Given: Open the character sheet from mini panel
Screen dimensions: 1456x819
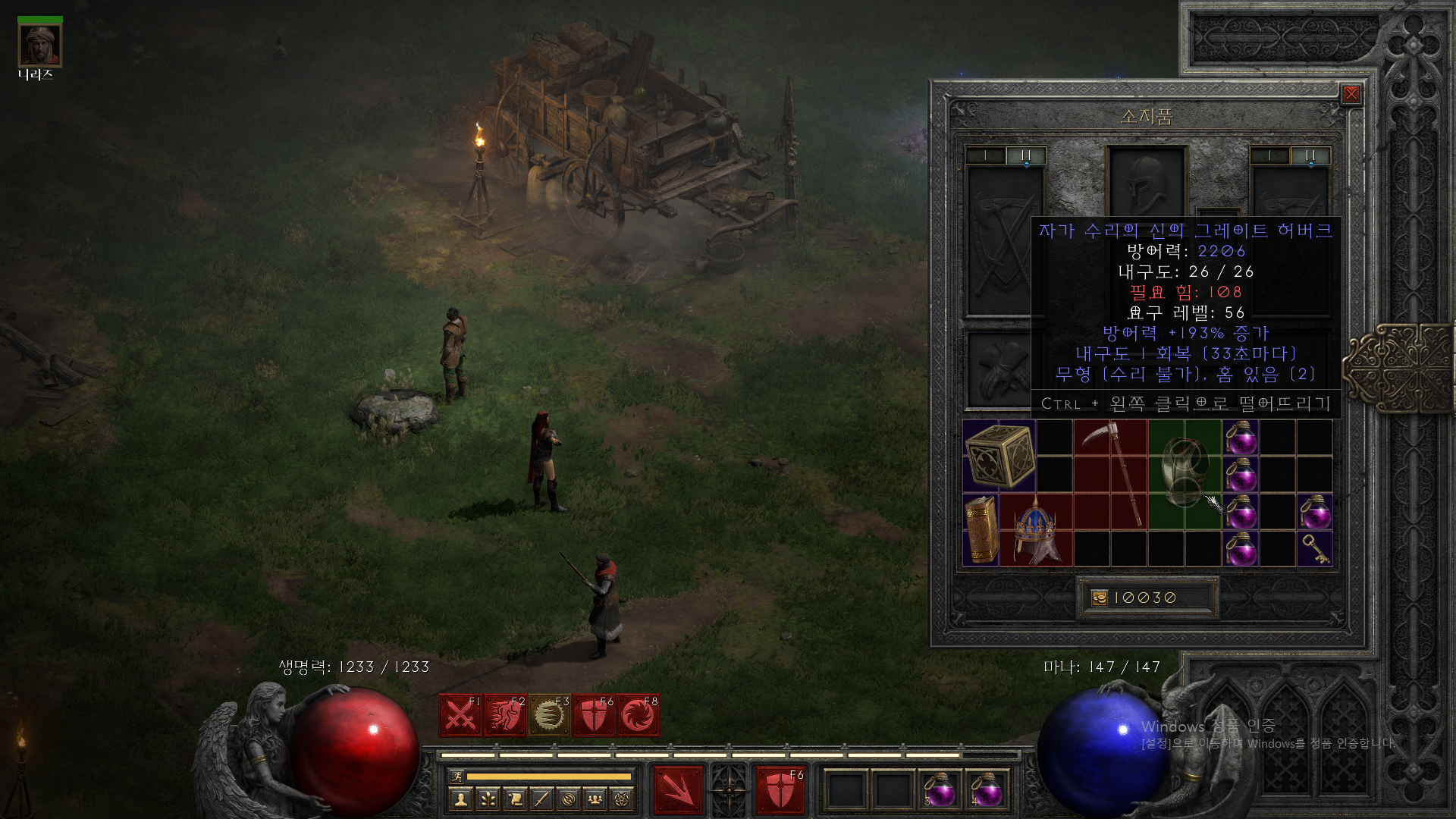Looking at the screenshot, I should [x=460, y=799].
